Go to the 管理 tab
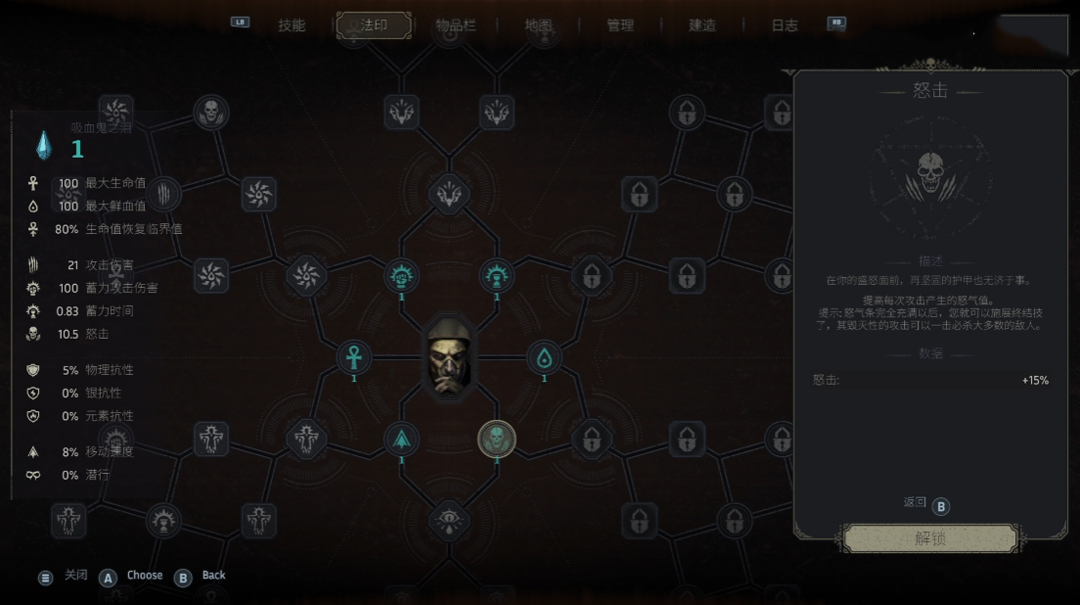 click(620, 26)
